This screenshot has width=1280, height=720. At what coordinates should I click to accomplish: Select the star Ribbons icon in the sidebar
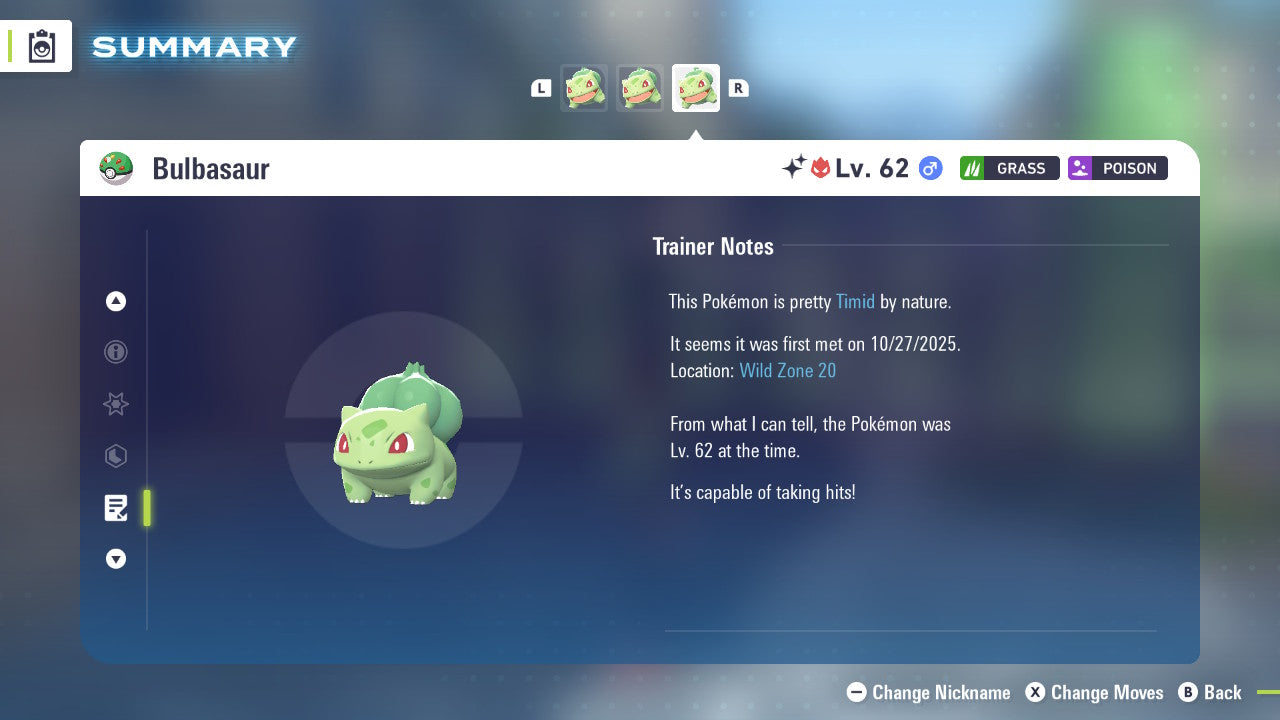115,404
